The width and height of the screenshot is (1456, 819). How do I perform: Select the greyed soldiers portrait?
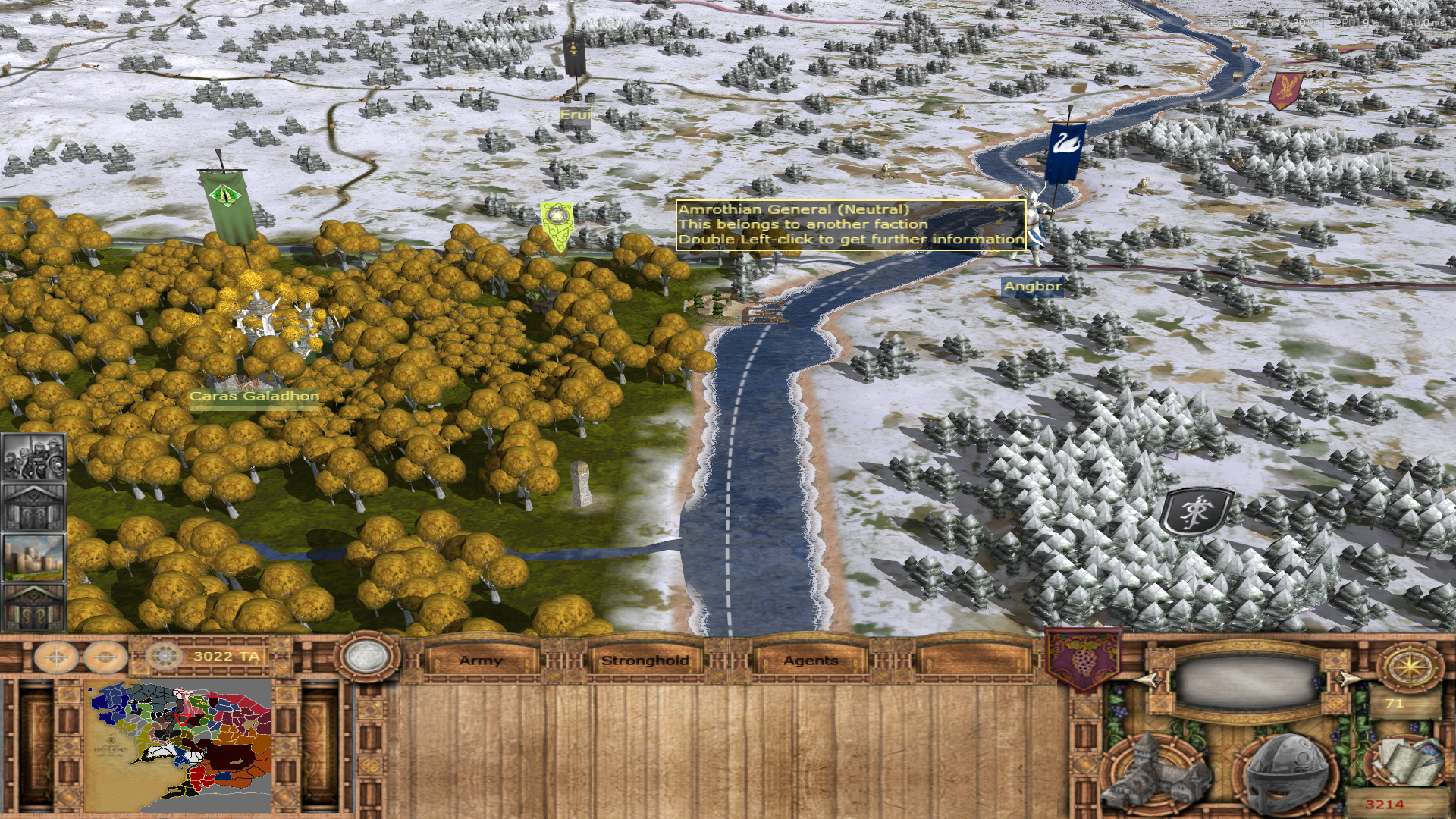point(33,457)
